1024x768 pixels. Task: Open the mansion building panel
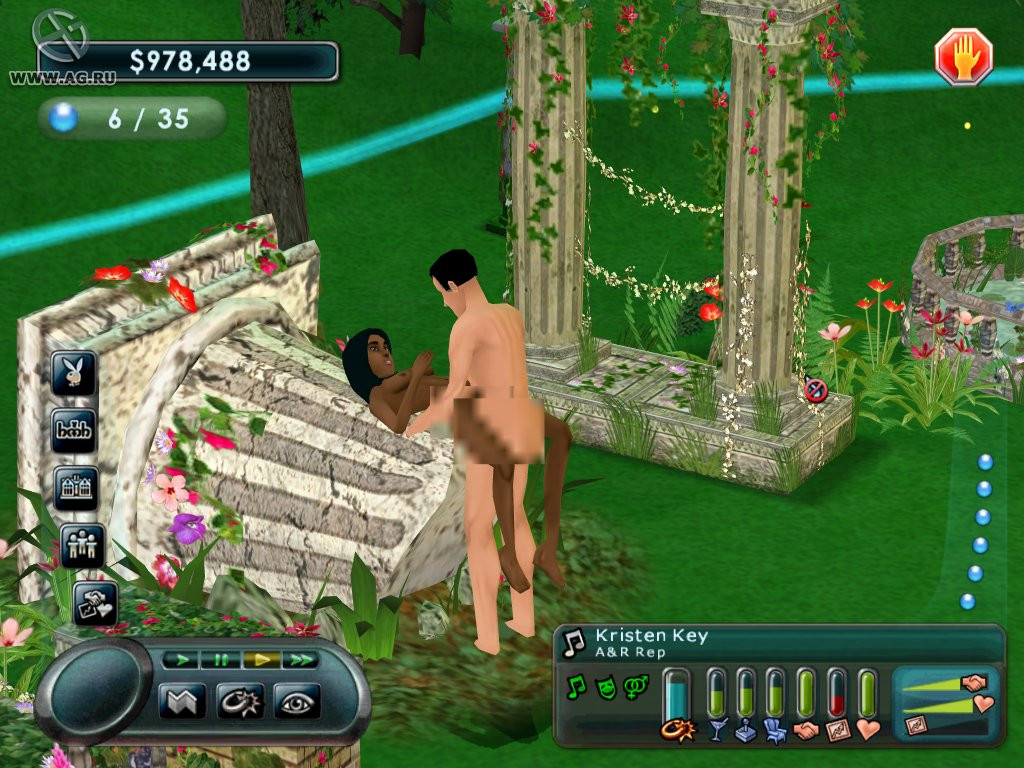click(76, 488)
